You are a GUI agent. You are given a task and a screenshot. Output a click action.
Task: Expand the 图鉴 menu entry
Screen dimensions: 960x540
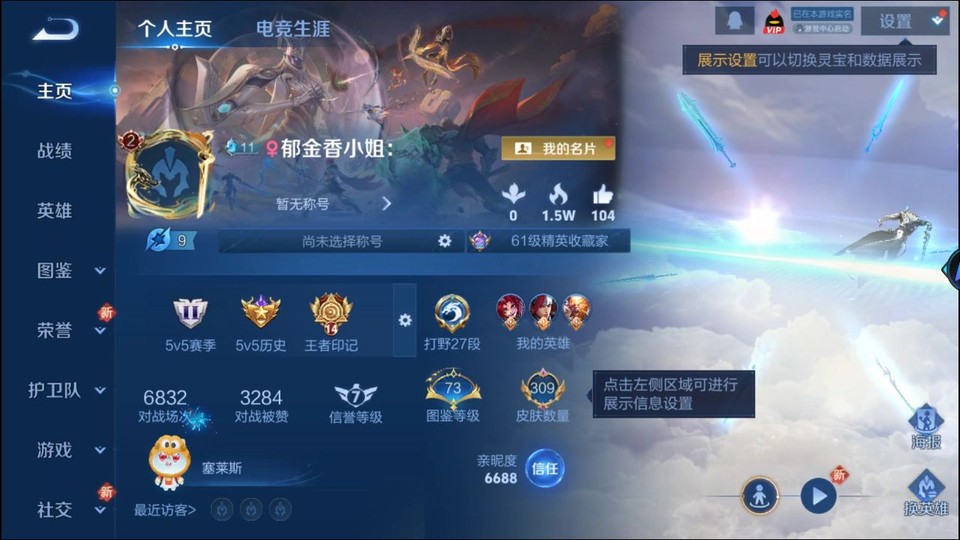68,270
